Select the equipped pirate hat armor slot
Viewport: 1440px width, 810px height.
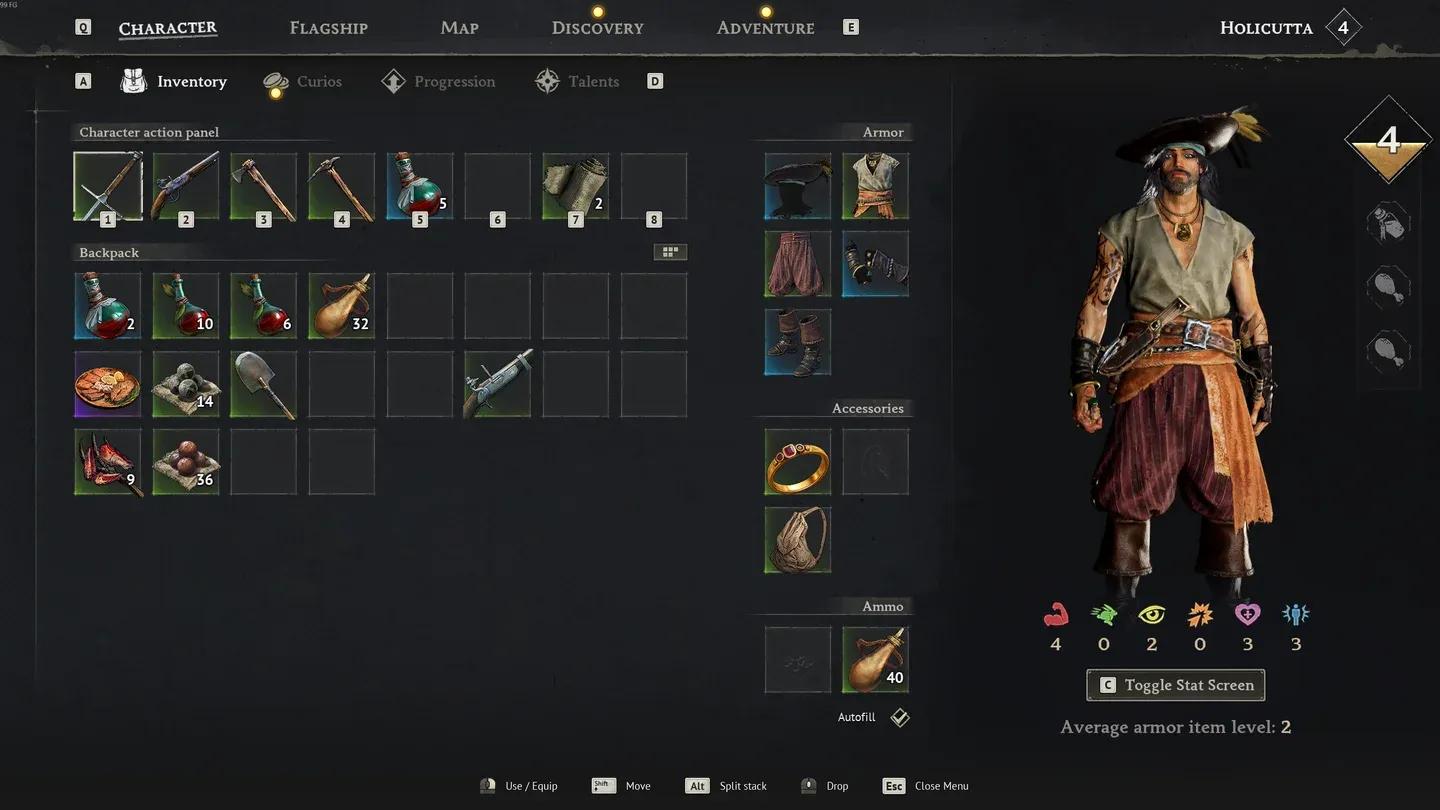tap(798, 186)
